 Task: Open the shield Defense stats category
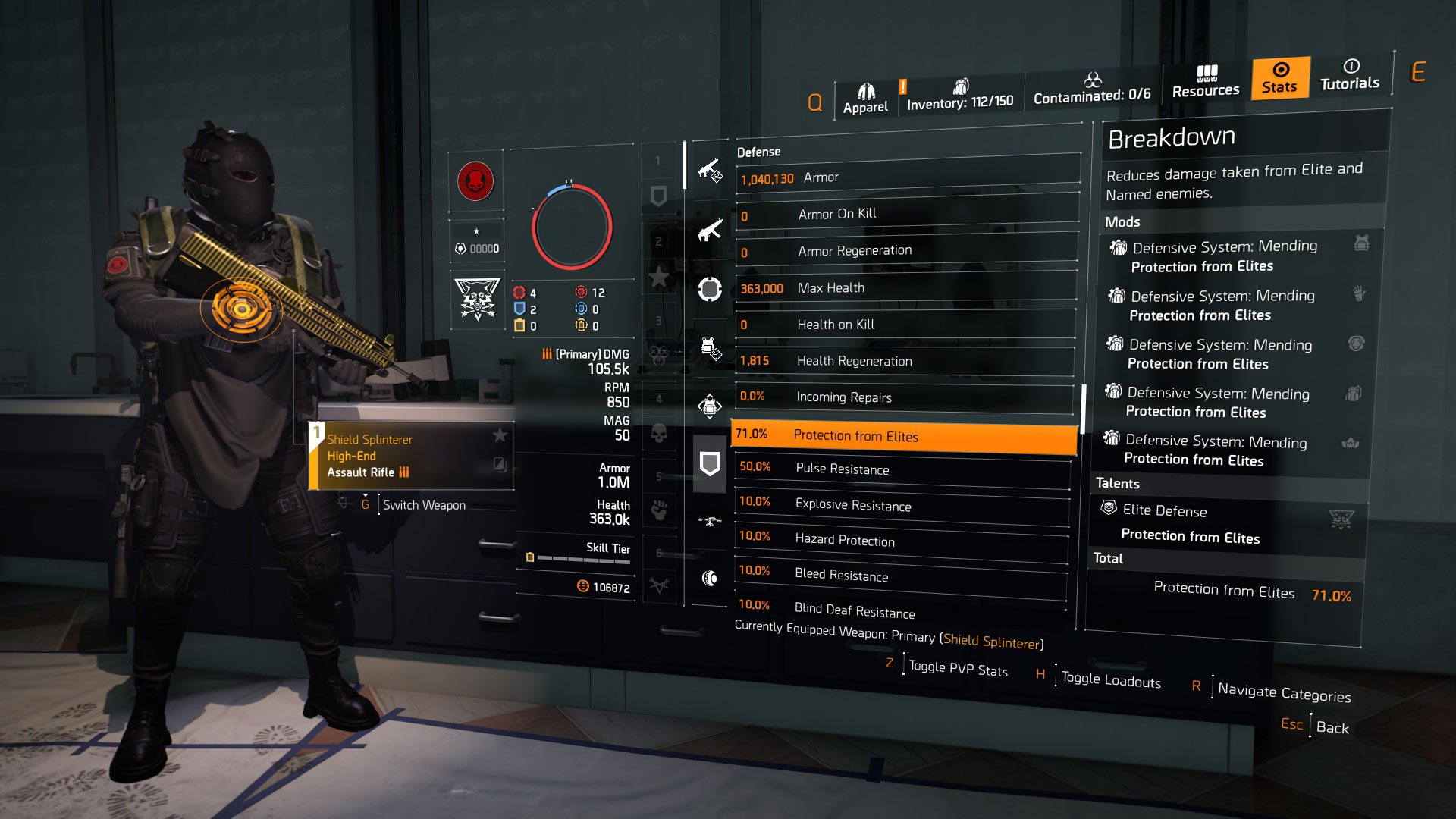[710, 463]
